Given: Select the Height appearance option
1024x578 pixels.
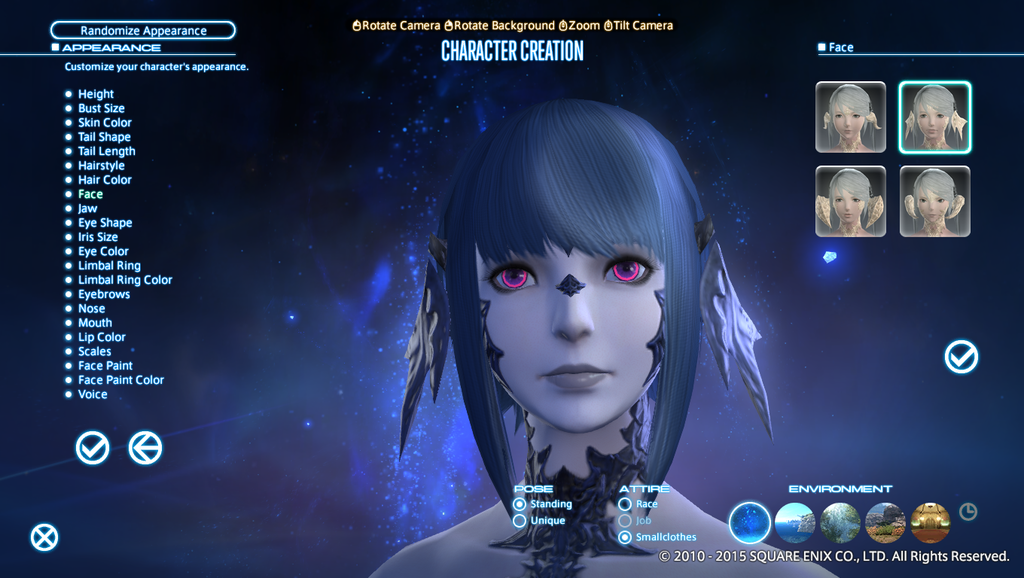Looking at the screenshot, I should click(95, 94).
